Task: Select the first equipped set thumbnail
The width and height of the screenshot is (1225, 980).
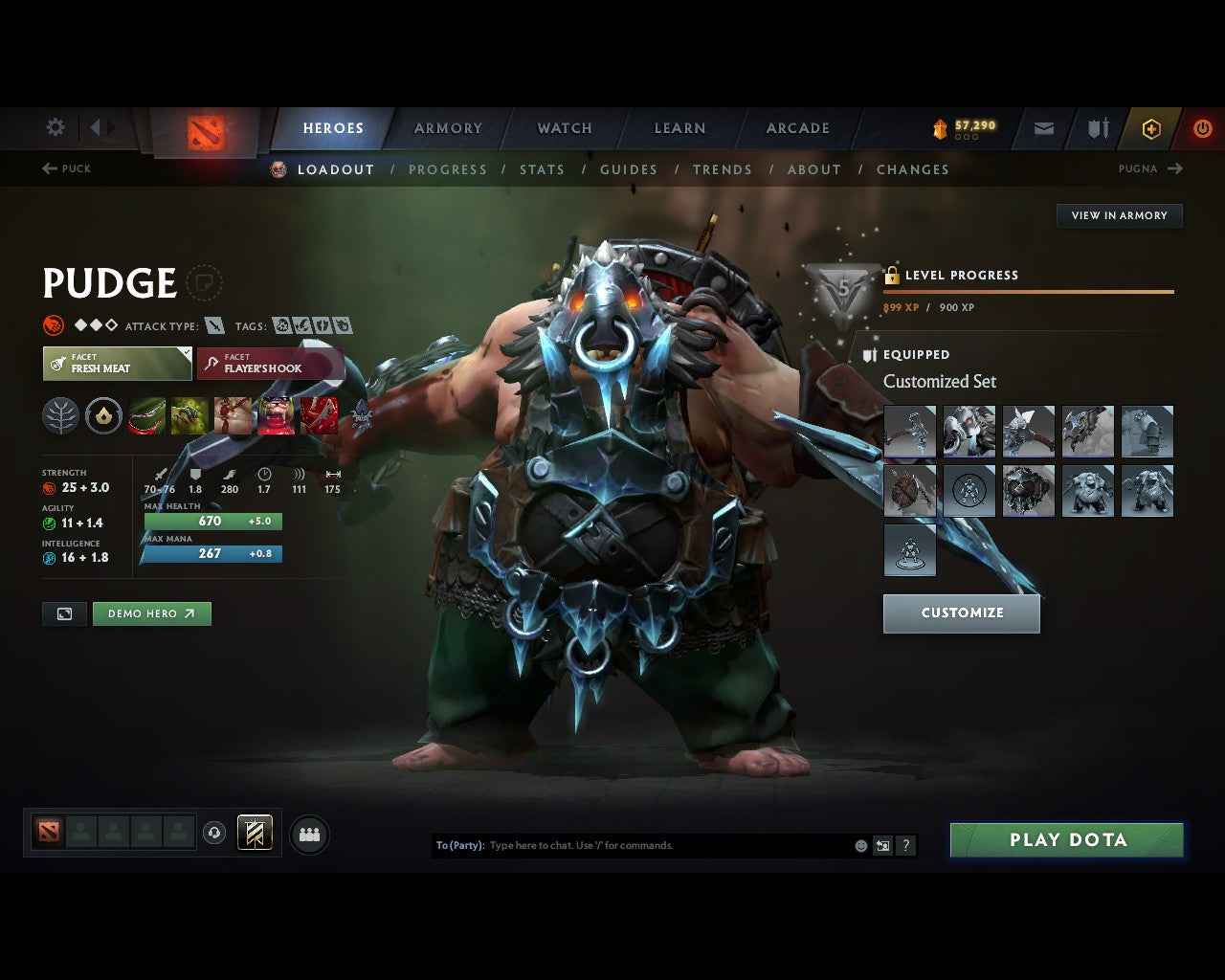Action: [909, 432]
